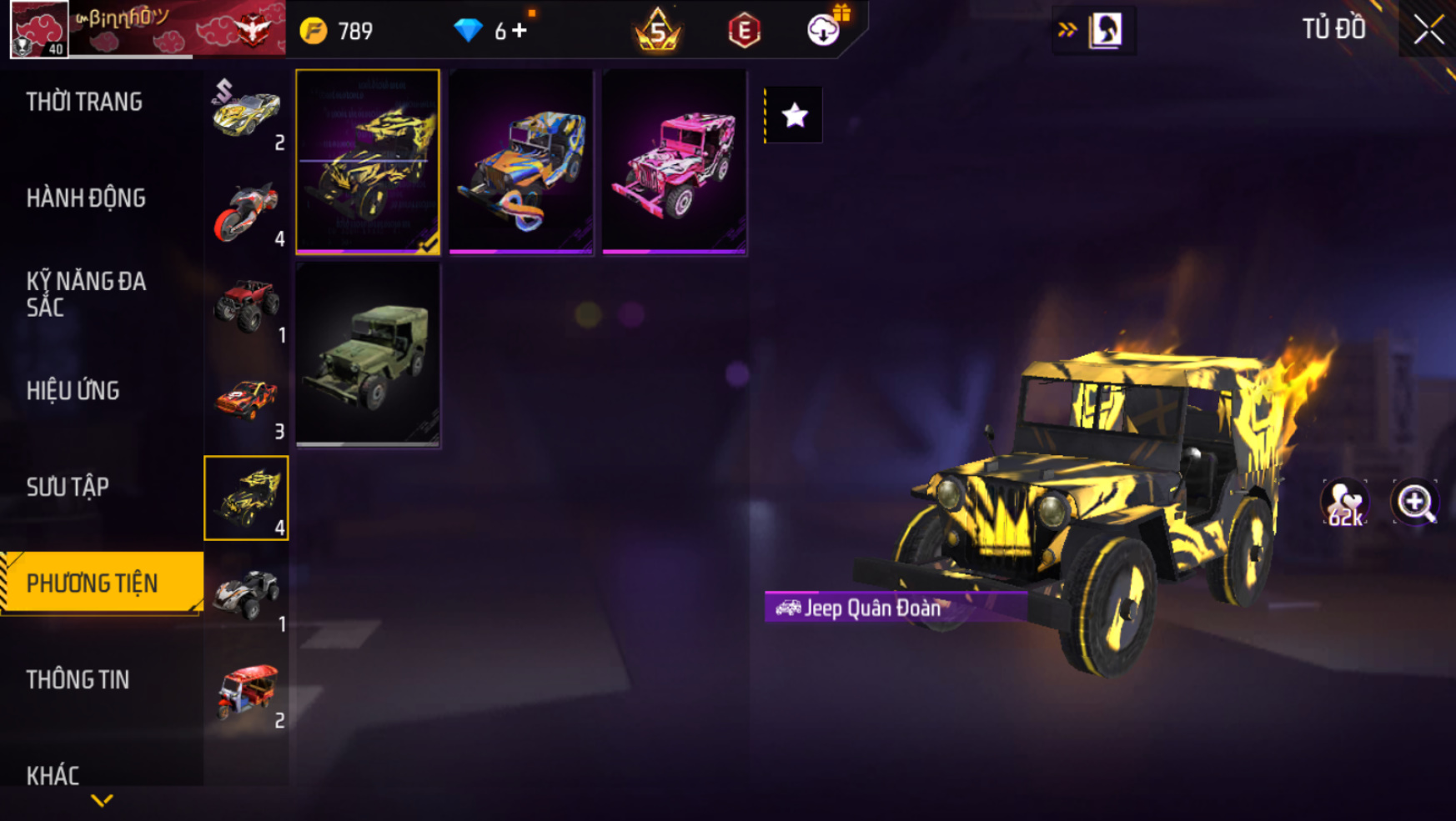Open the magnifier zoom preview button

click(1414, 503)
